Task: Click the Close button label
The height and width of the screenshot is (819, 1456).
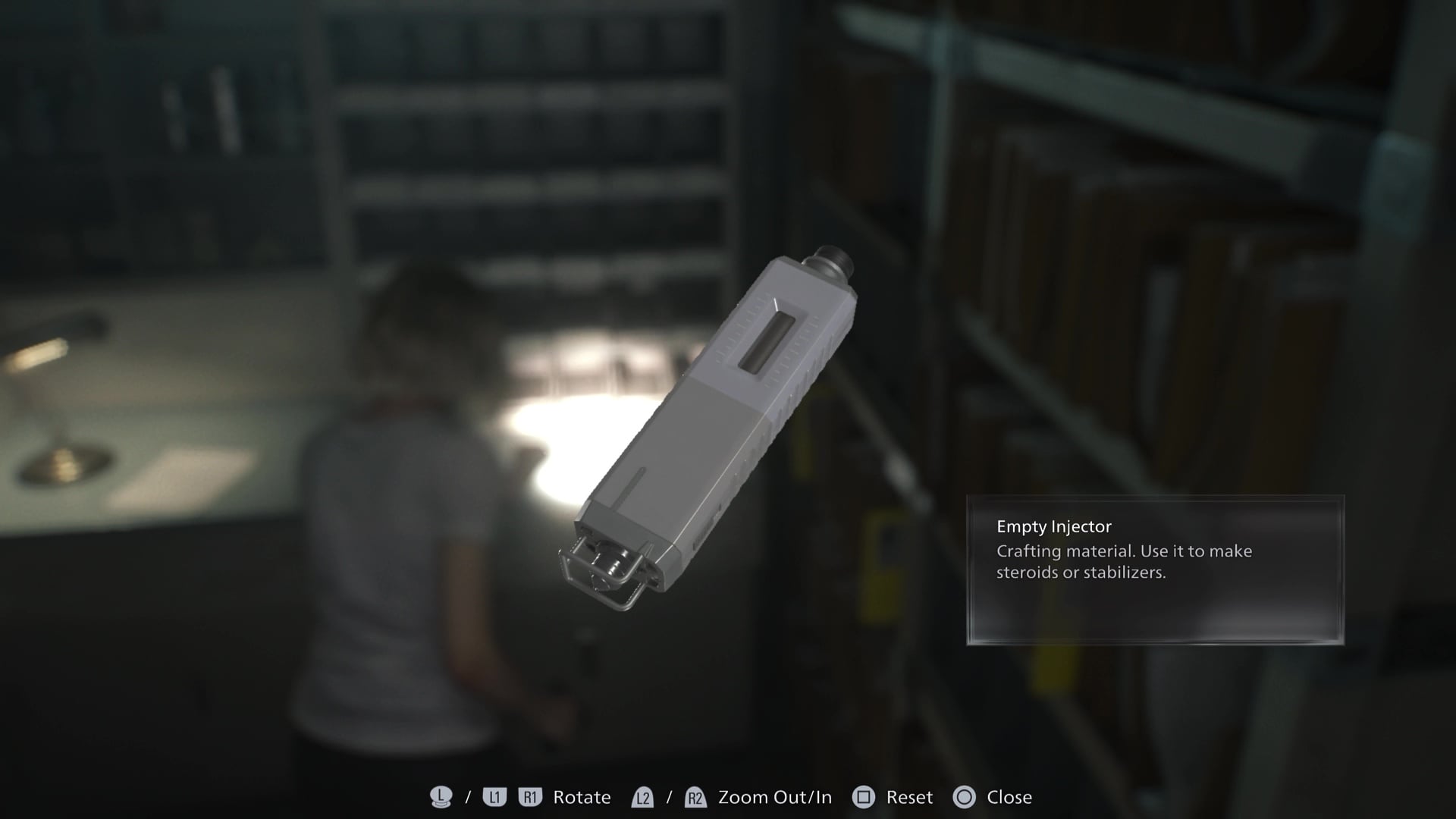Action: point(1009,797)
